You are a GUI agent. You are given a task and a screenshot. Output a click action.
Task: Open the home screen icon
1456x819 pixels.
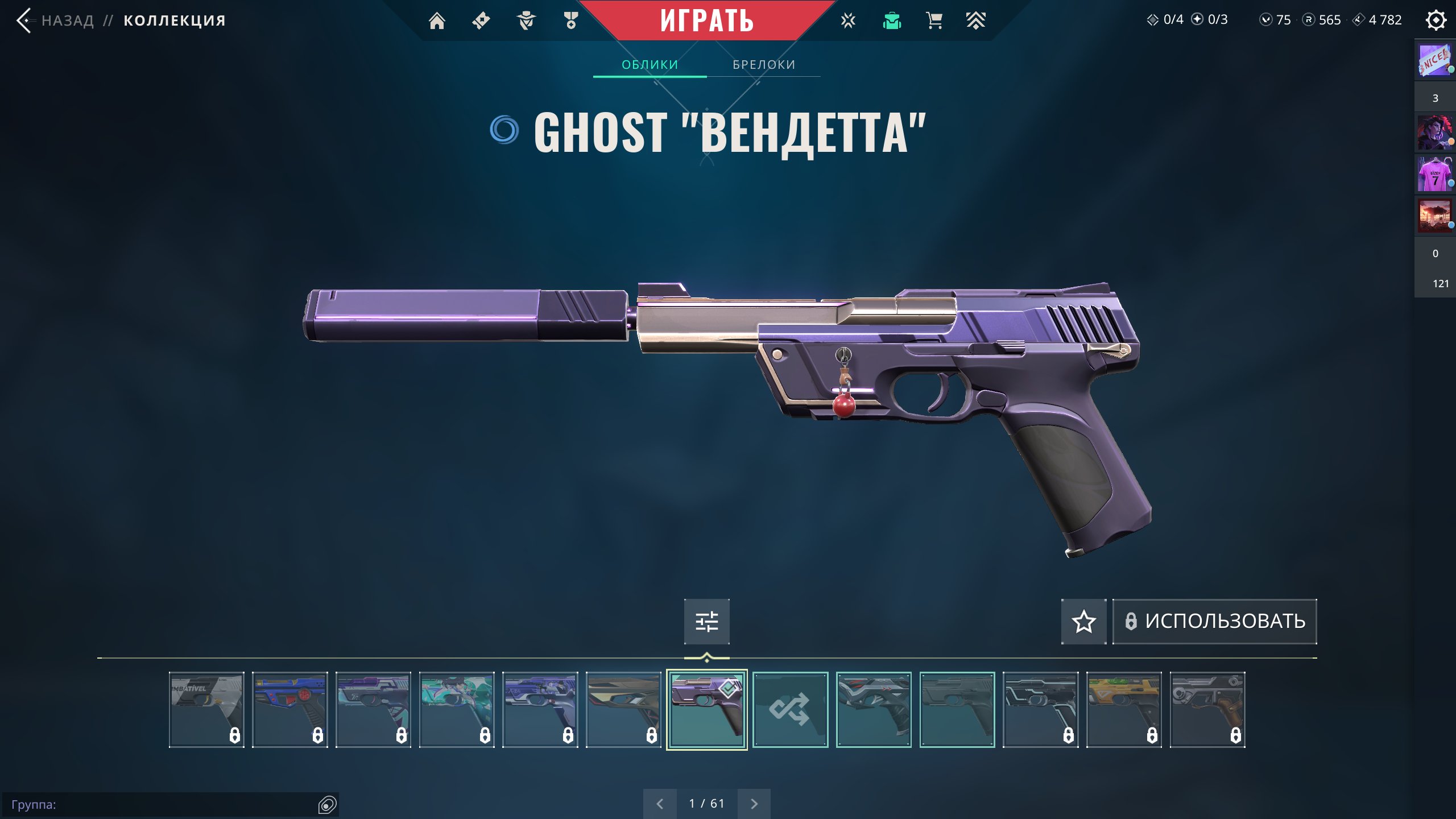click(437, 21)
